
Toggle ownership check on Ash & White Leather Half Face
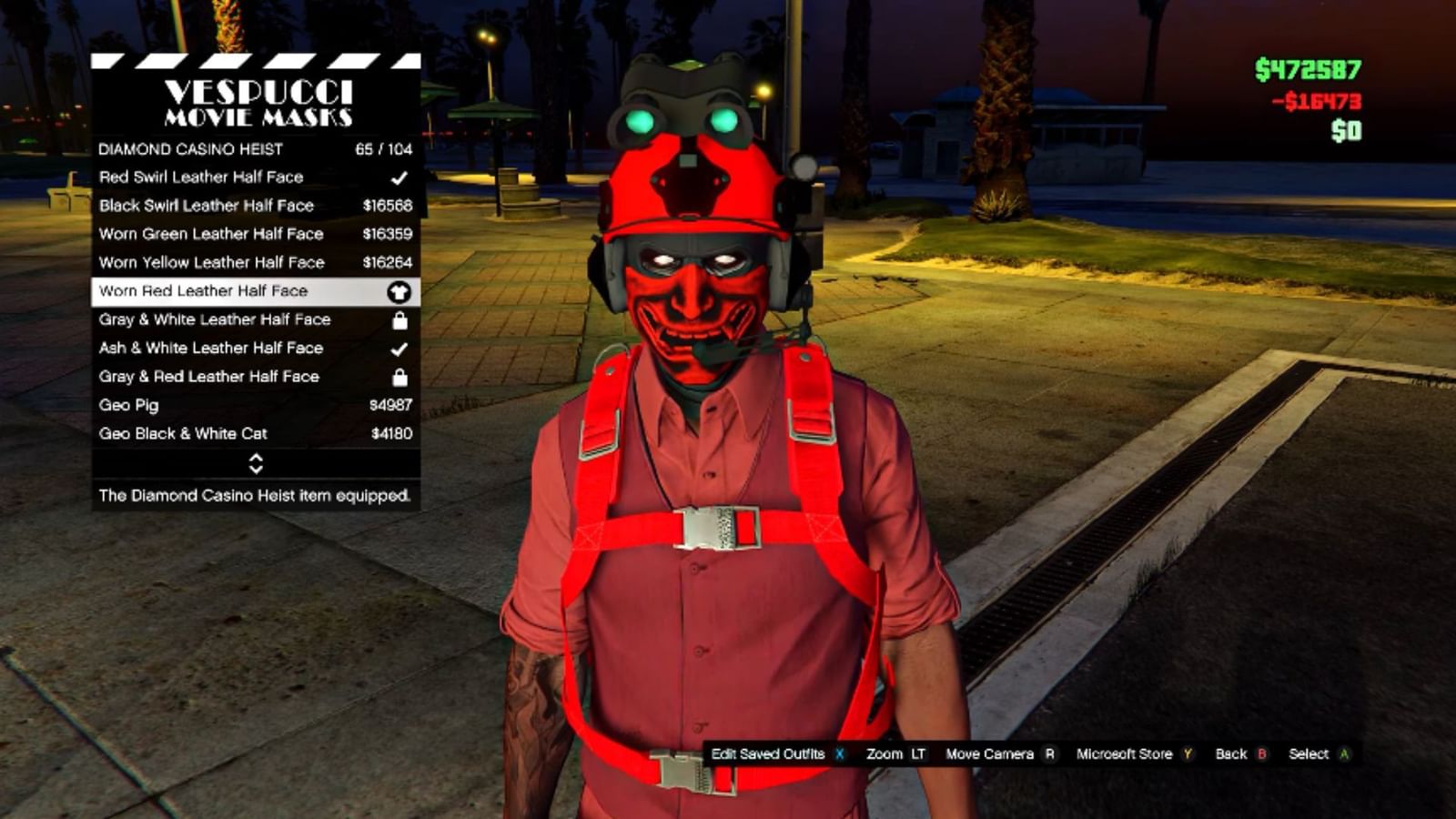pos(396,348)
